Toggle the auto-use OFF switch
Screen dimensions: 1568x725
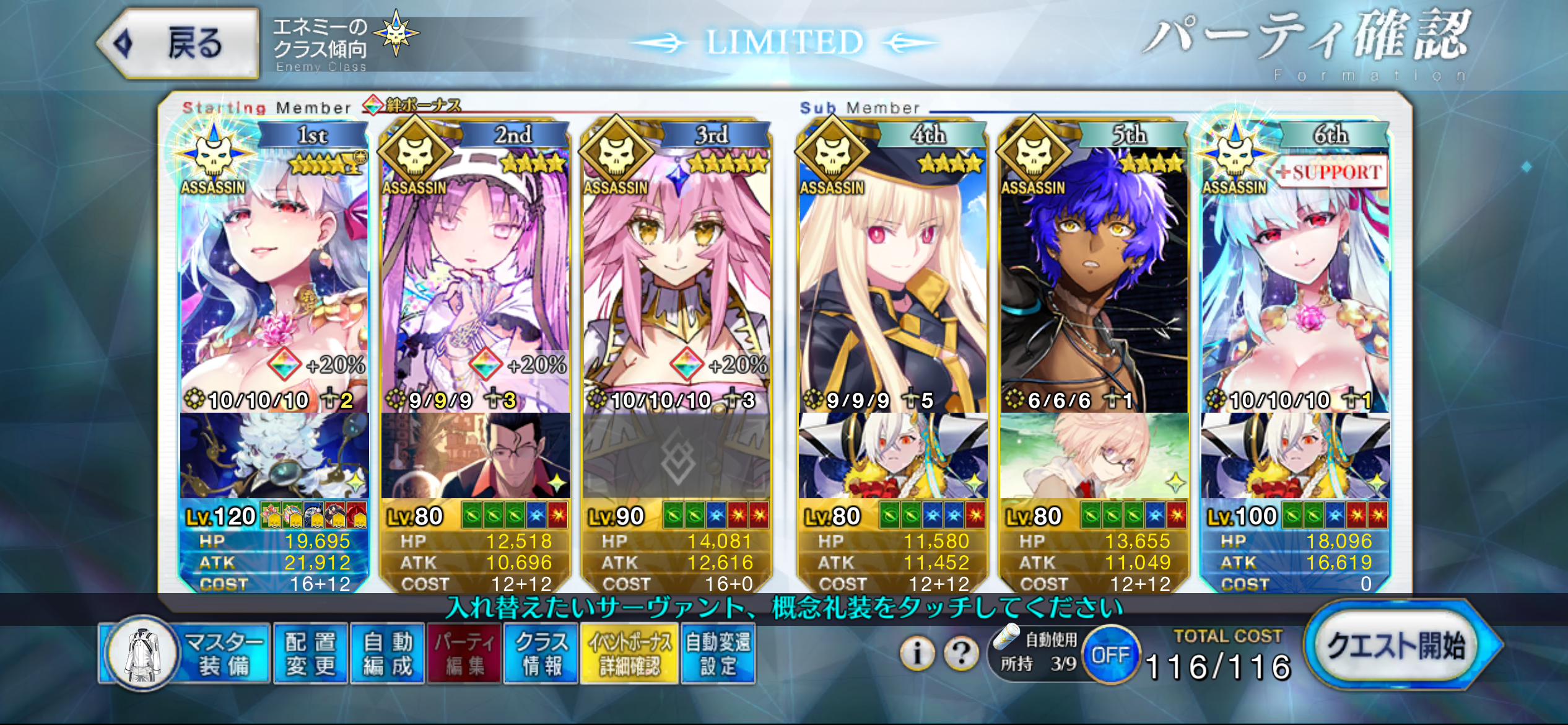point(1110,655)
